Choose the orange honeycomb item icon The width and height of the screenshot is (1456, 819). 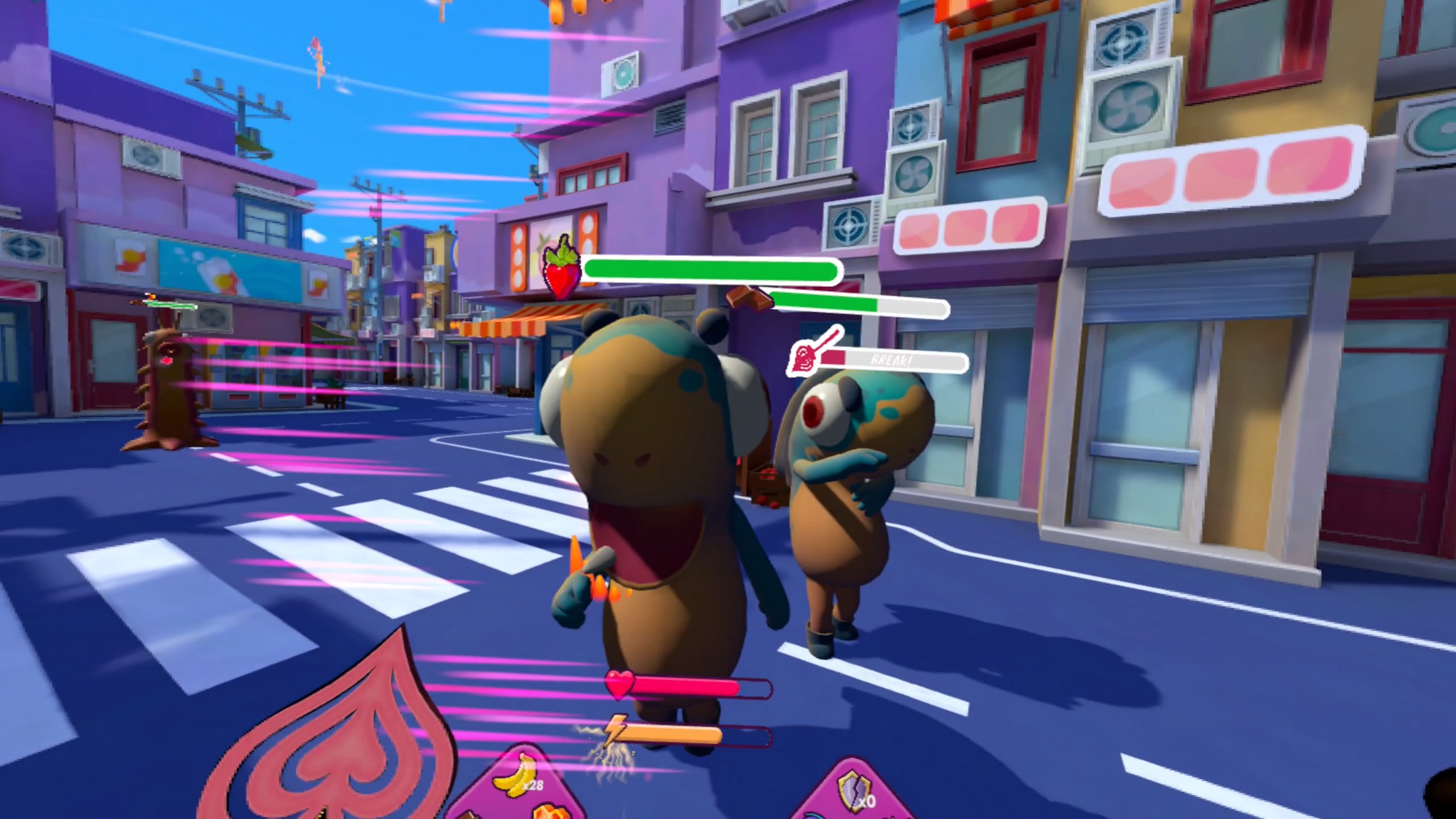[x=551, y=811]
